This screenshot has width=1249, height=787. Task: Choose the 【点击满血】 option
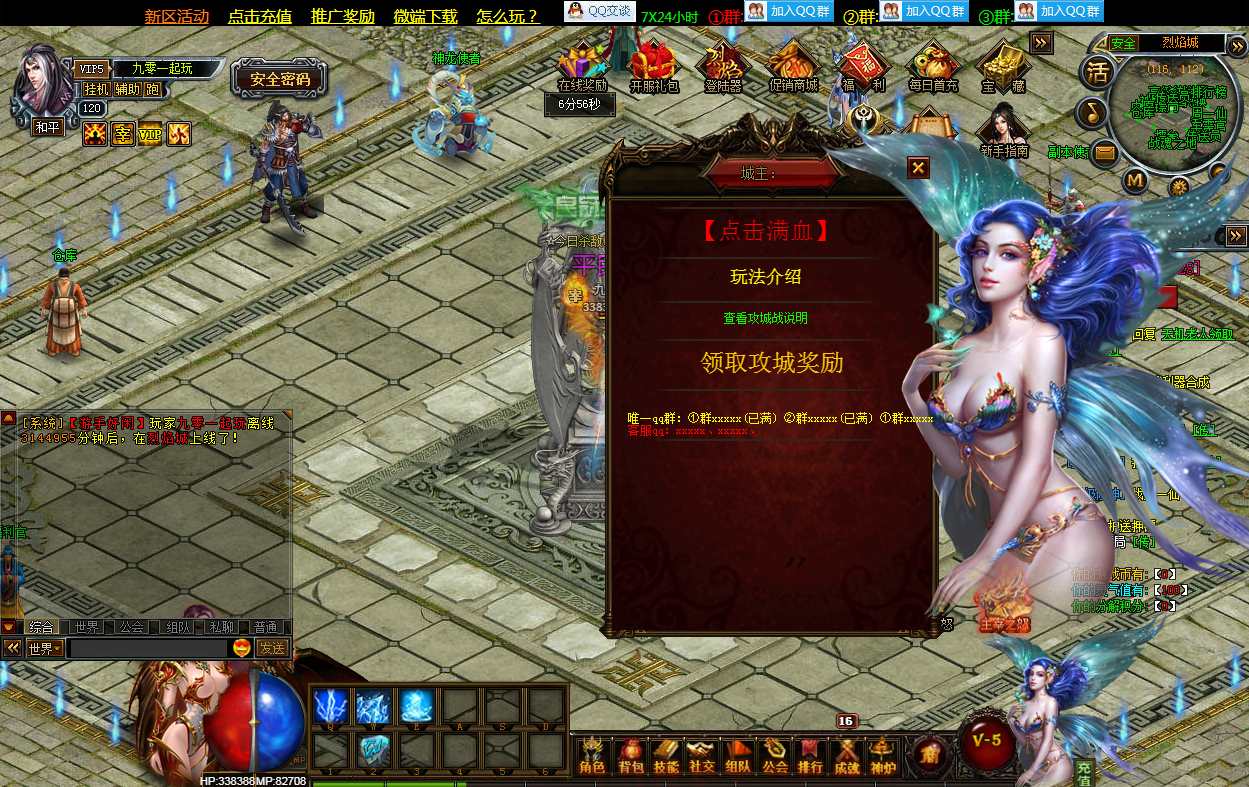[x=766, y=231]
